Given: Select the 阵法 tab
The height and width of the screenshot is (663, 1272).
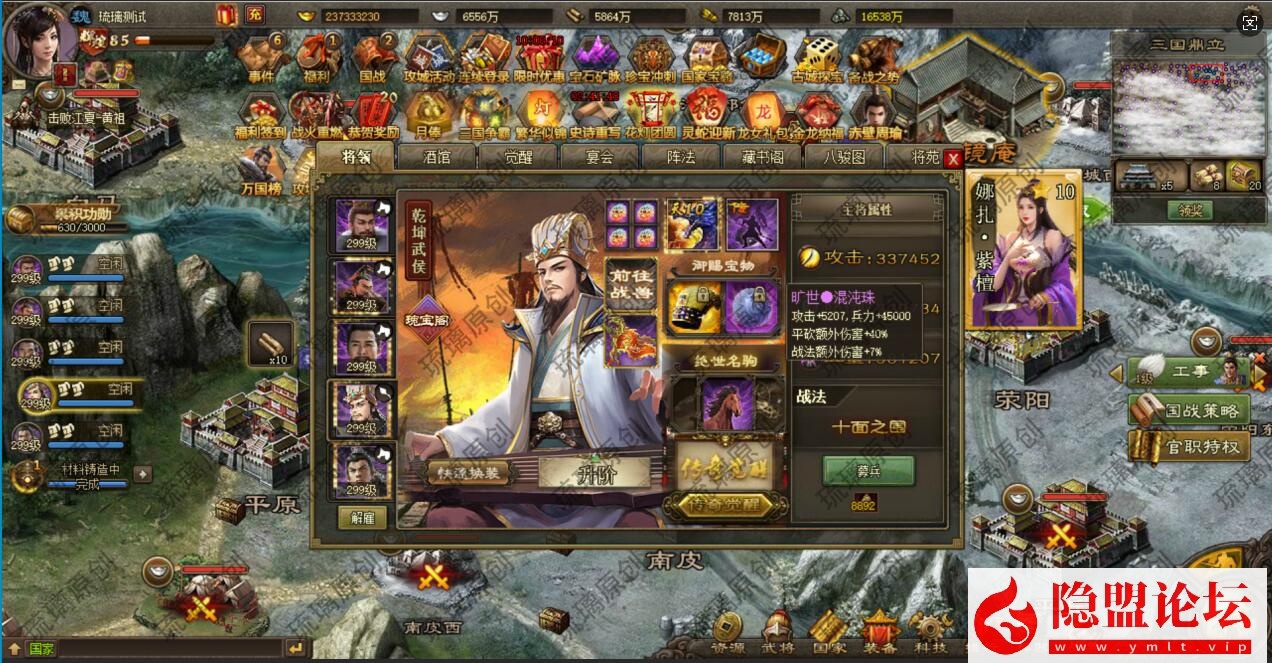Looking at the screenshot, I should (x=680, y=157).
